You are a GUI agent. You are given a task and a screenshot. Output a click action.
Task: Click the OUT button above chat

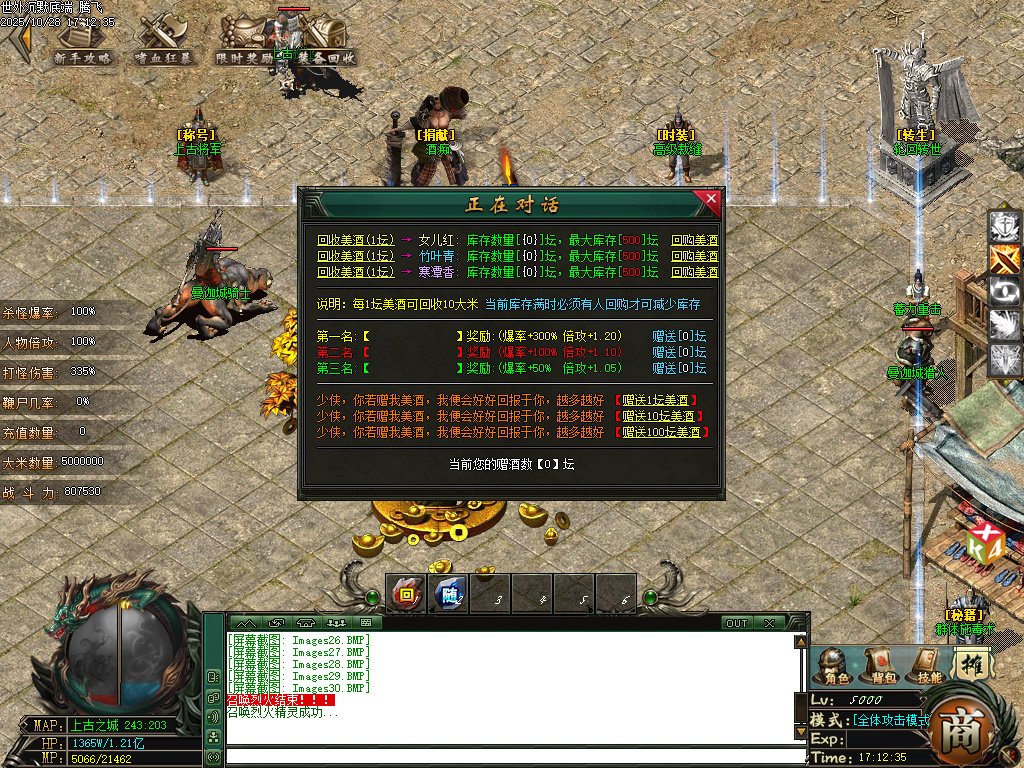(736, 623)
